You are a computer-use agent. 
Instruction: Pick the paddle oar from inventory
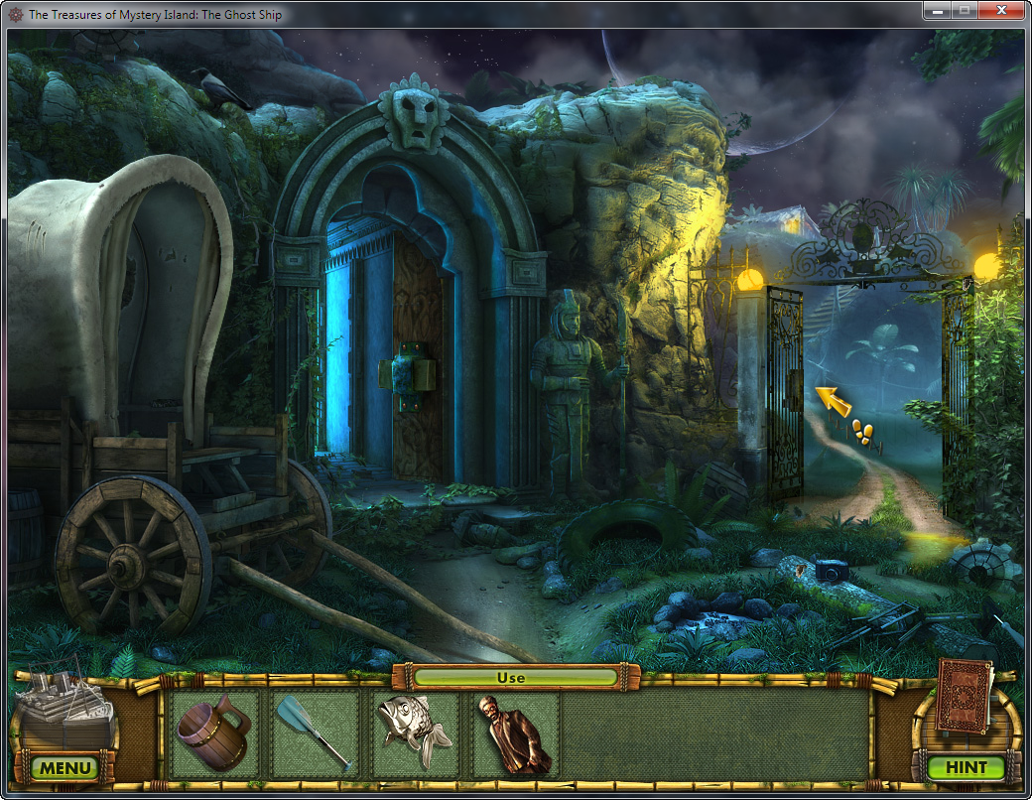pos(314,733)
